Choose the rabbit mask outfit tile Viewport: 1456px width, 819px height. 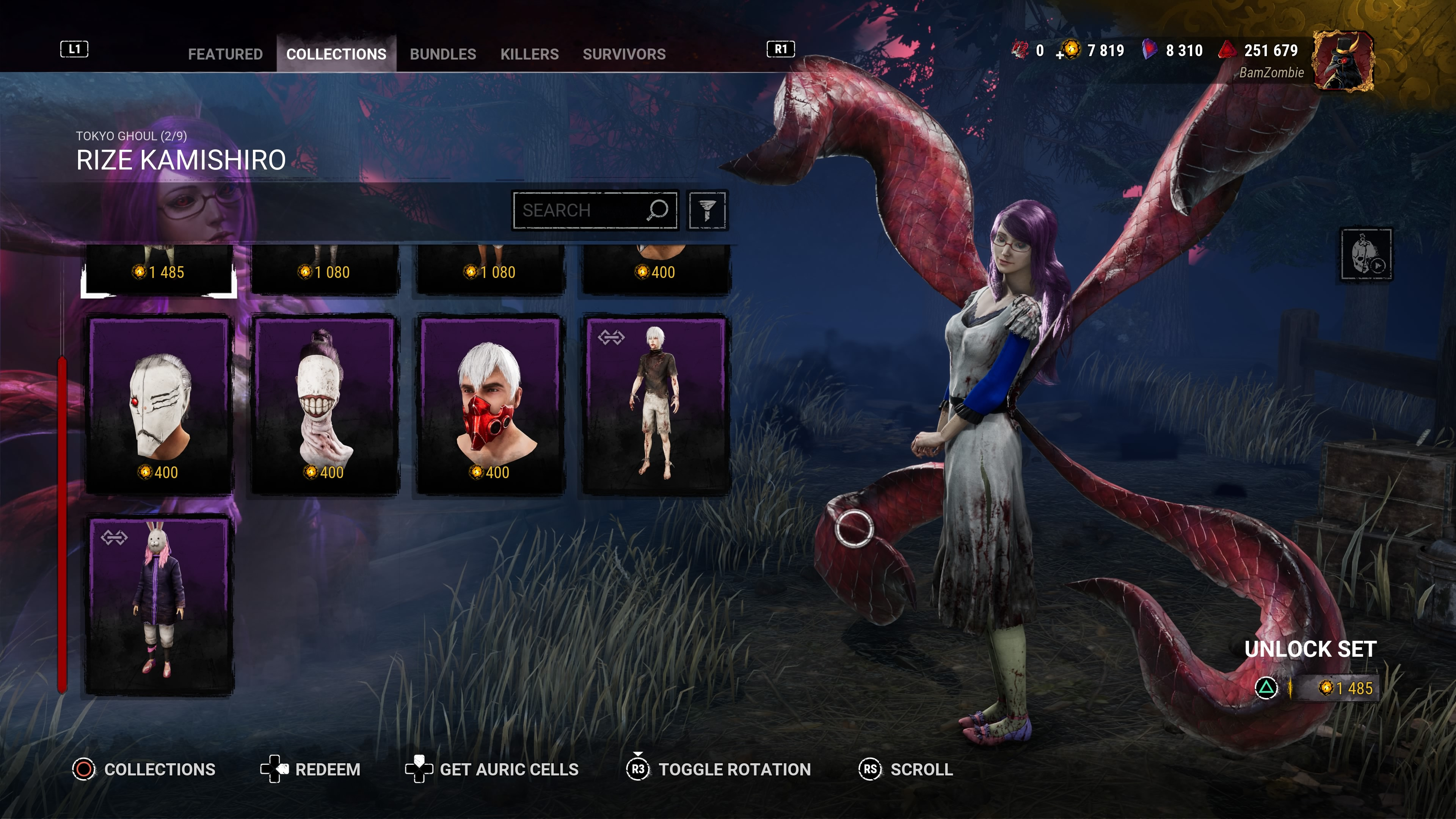pos(159,604)
